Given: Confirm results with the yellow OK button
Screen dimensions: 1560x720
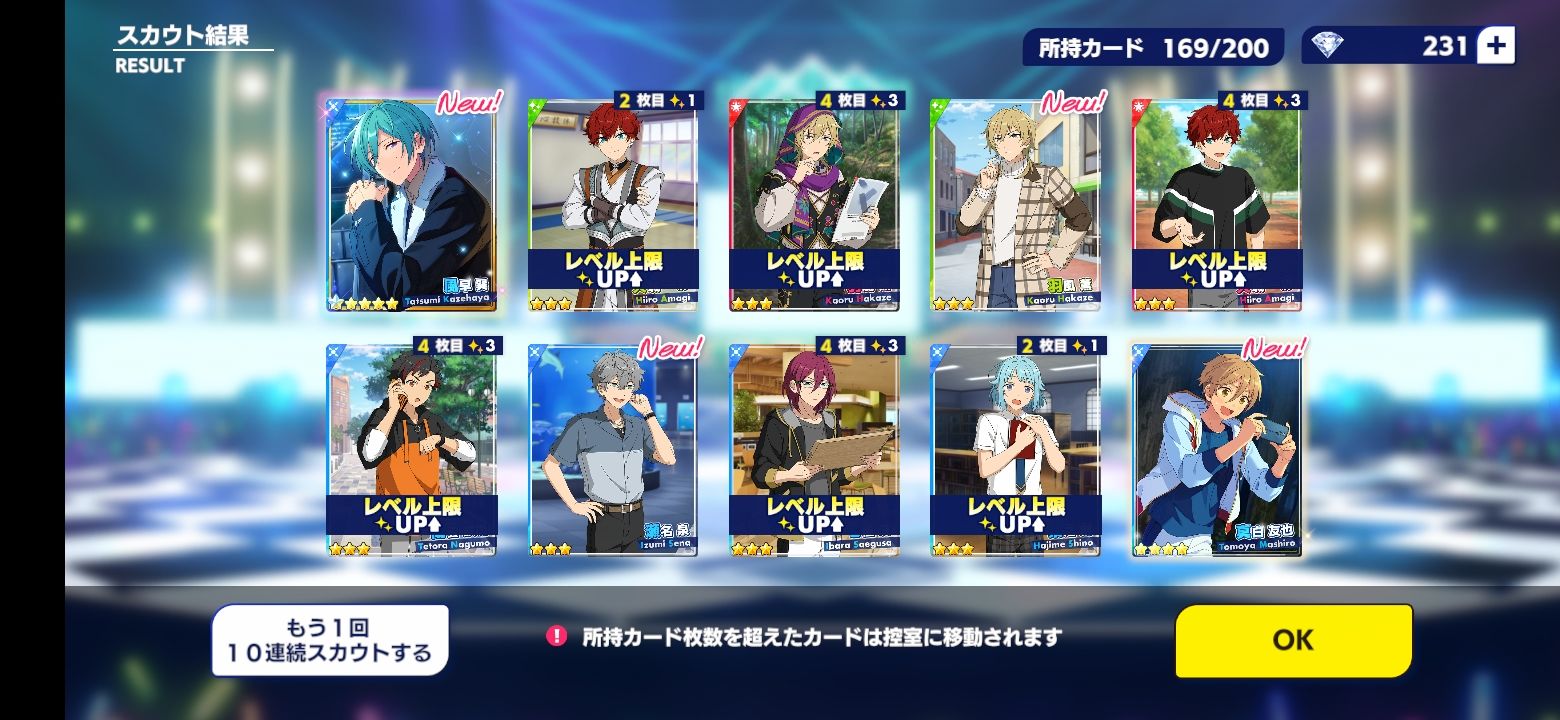Looking at the screenshot, I should (1293, 640).
